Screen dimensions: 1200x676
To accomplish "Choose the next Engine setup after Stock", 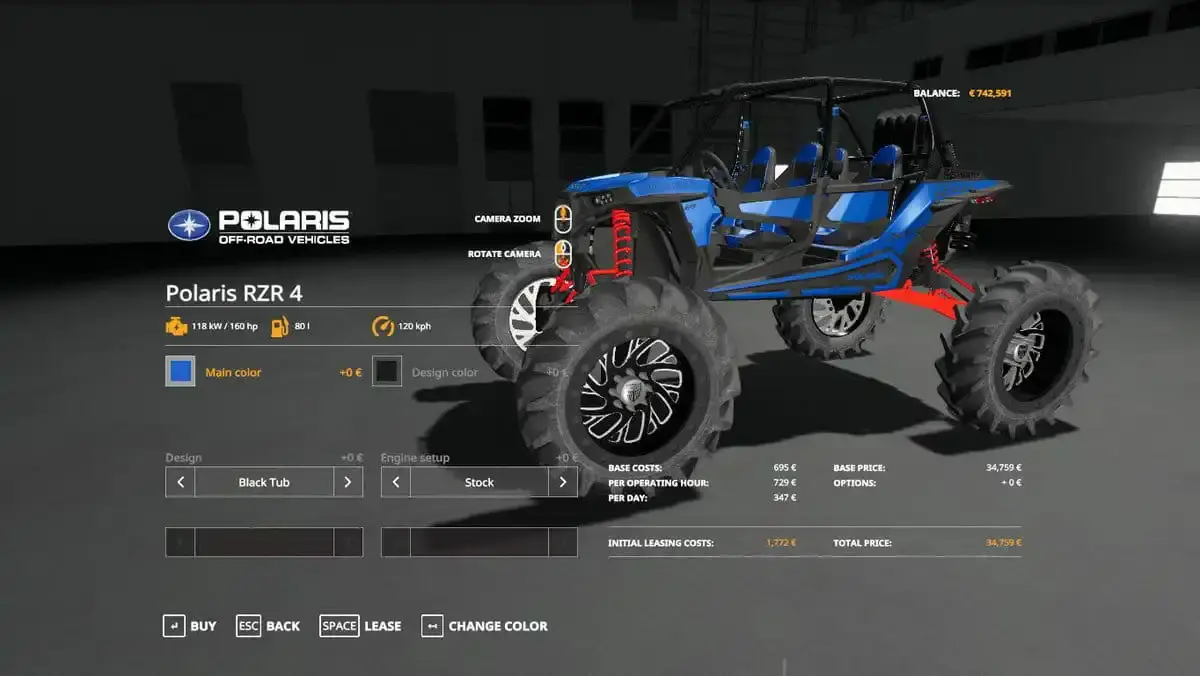I will pyautogui.click(x=563, y=482).
